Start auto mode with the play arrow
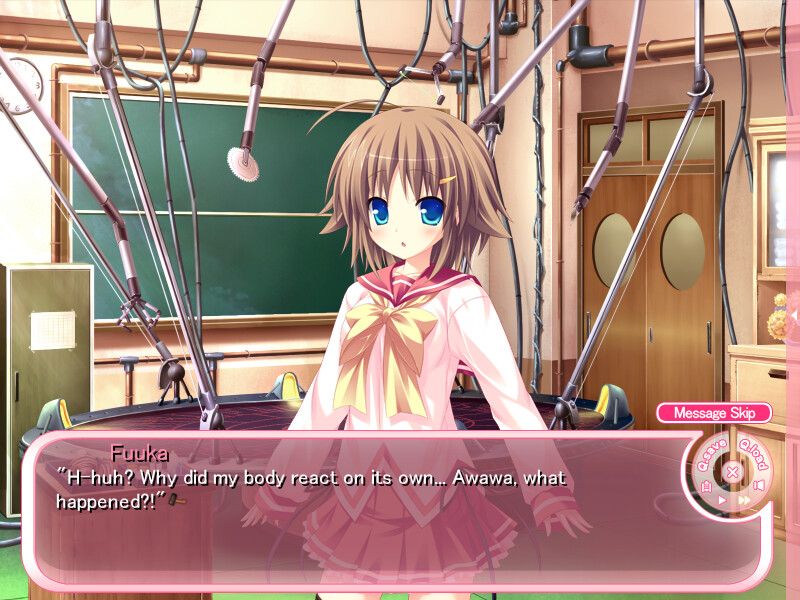The width and height of the screenshot is (800, 600). point(722,499)
